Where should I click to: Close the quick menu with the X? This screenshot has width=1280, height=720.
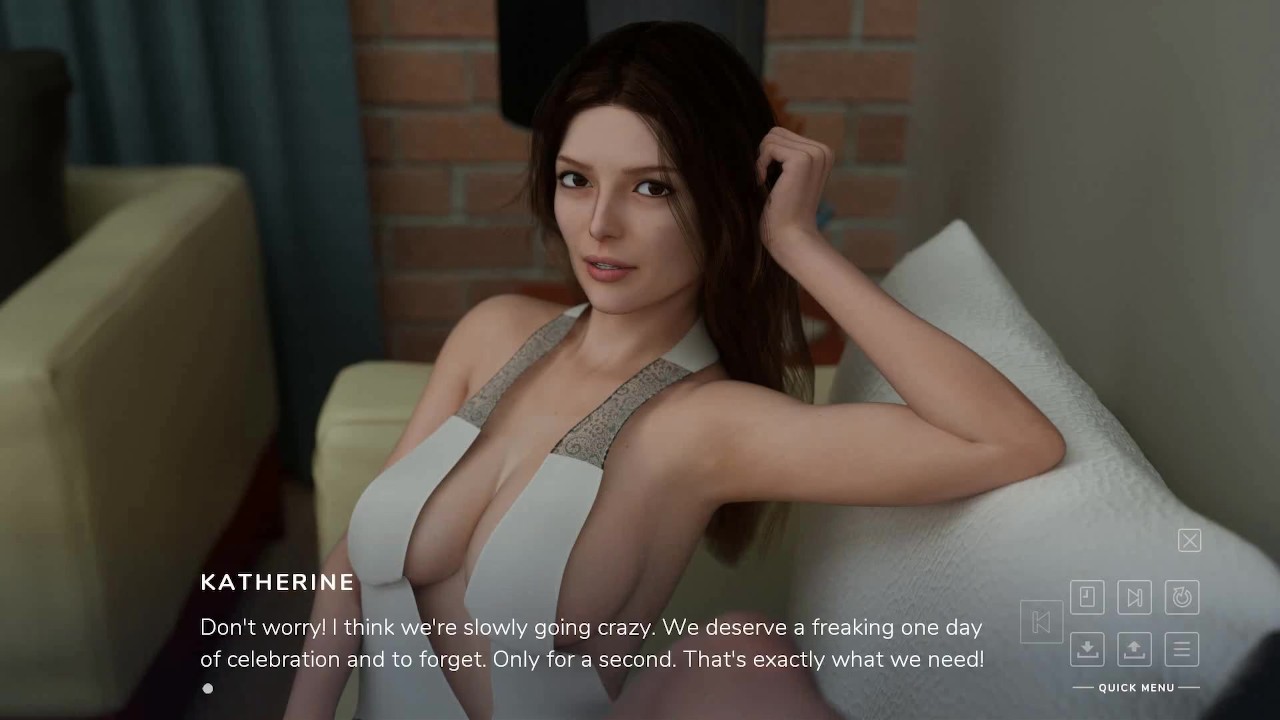coord(1189,541)
